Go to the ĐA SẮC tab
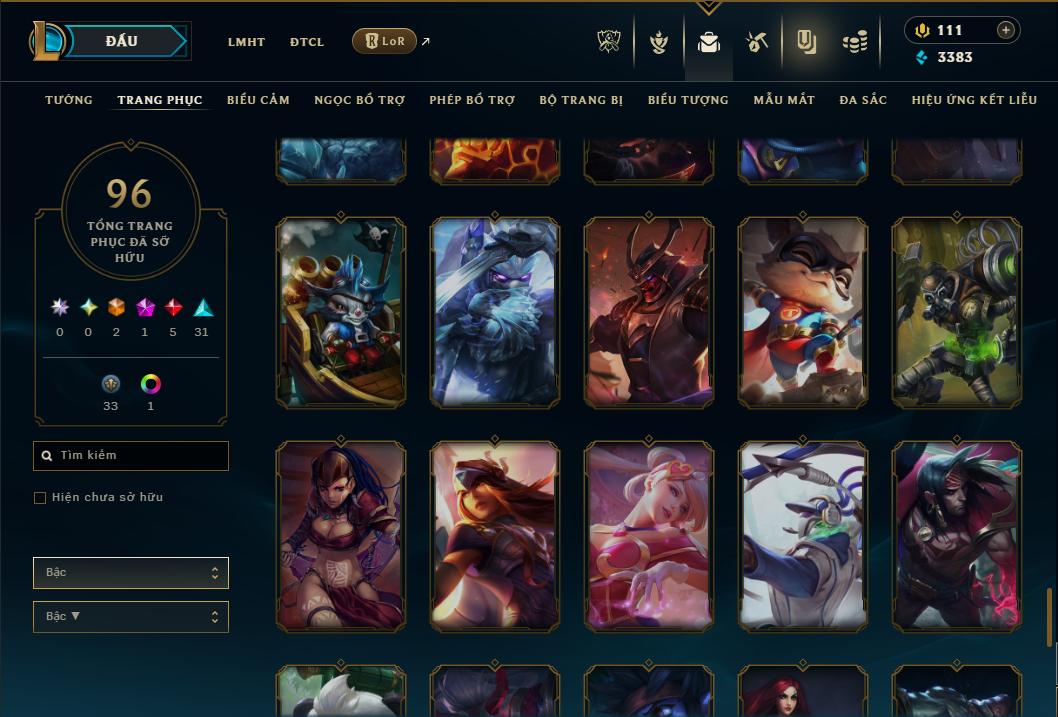This screenshot has width=1058, height=717. (863, 100)
